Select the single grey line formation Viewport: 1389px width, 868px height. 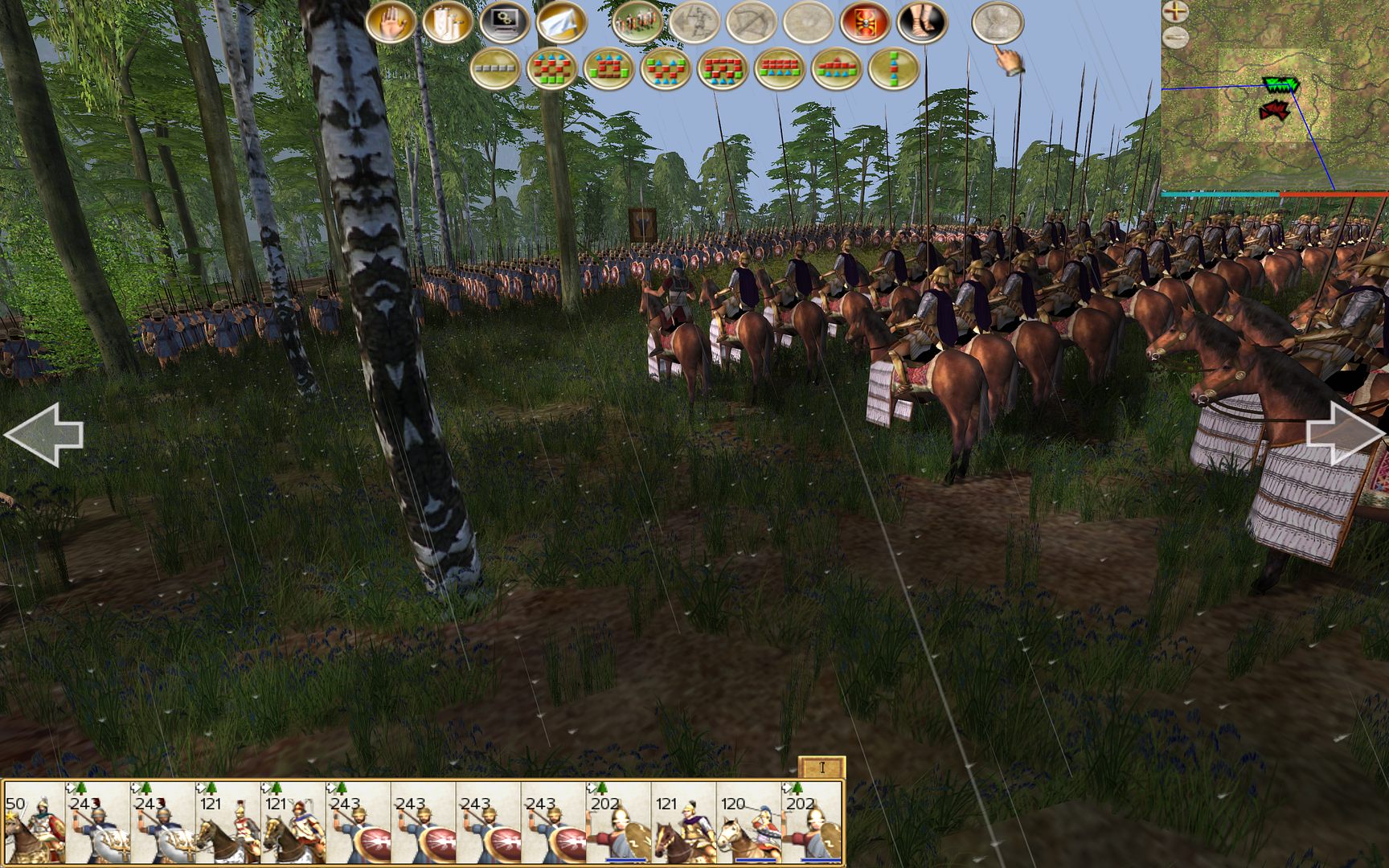point(495,69)
